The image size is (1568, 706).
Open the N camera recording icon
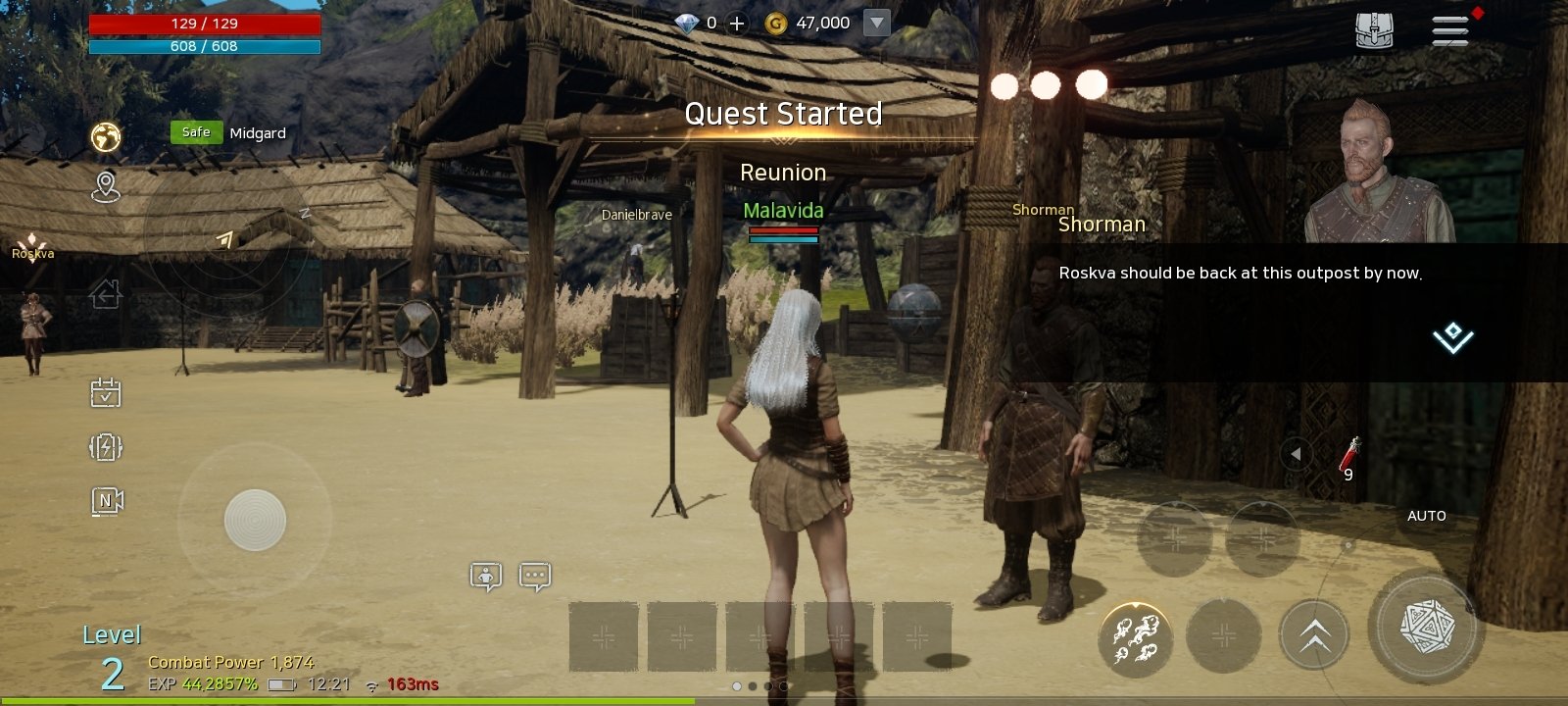[107, 501]
